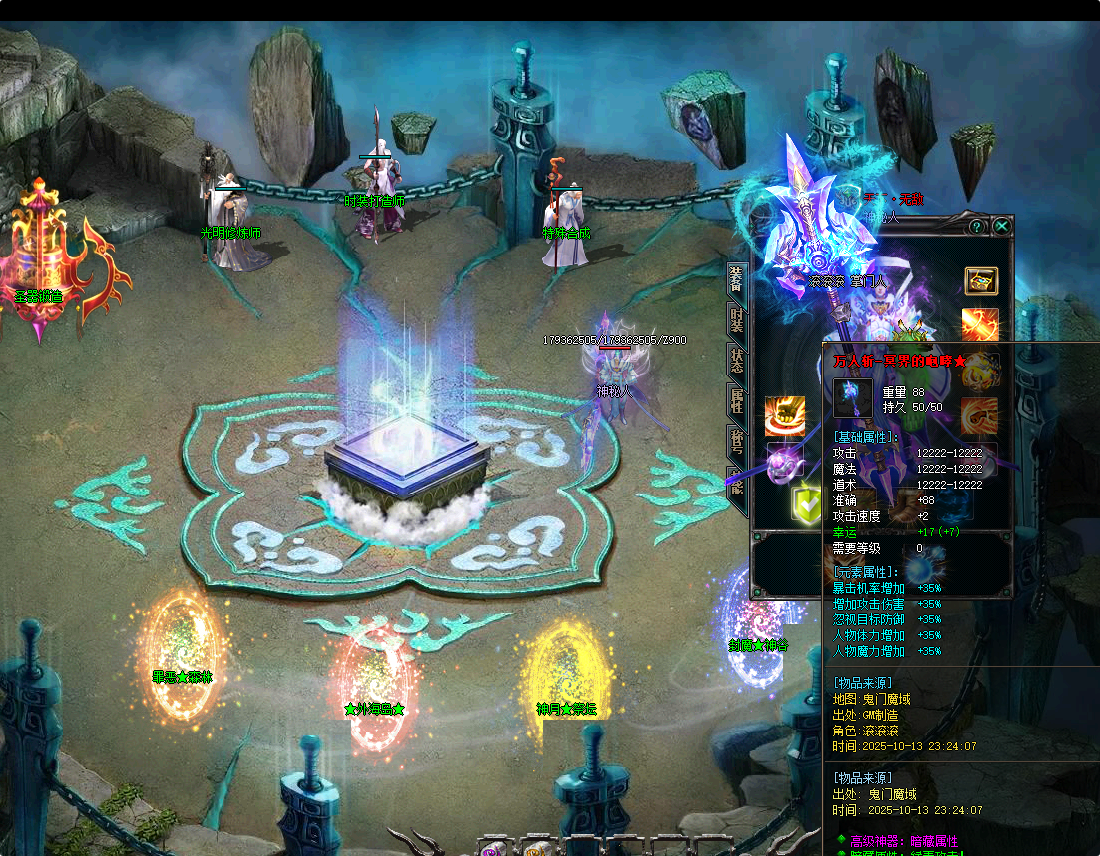Image resolution: width=1100 pixels, height=856 pixels.
Task: Select the flaming slash equipment slot
Action: (980, 325)
